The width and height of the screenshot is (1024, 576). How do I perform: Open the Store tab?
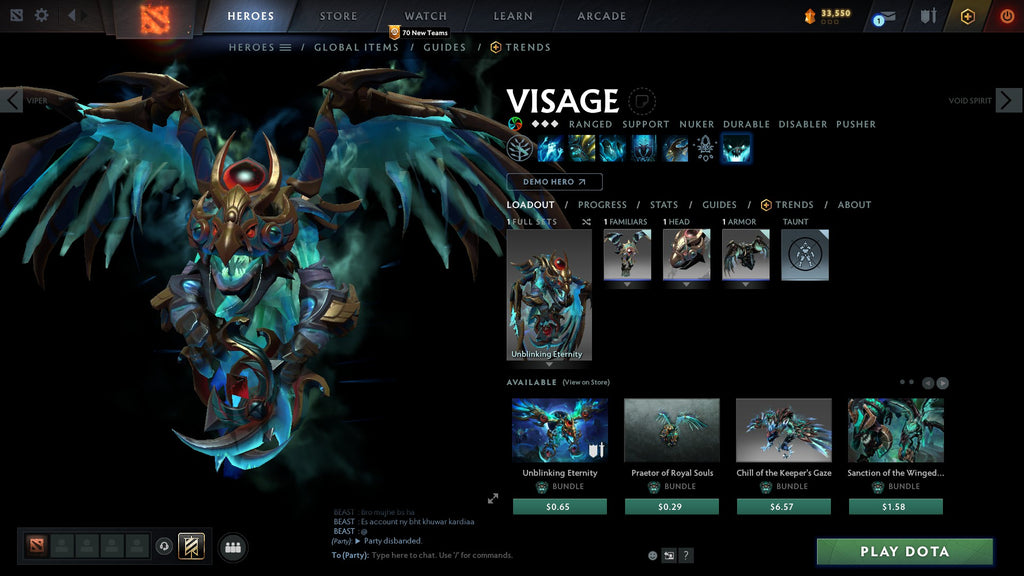(x=338, y=16)
